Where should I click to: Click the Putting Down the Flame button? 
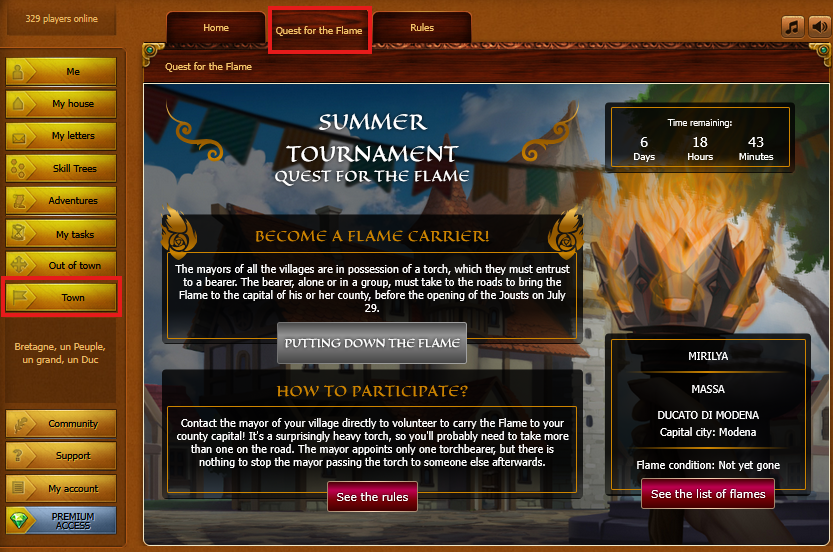coord(372,343)
